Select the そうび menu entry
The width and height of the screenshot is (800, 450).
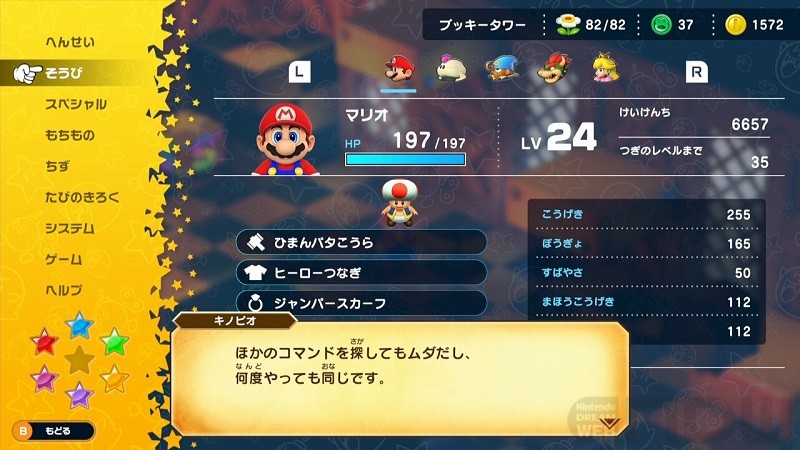click(64, 73)
